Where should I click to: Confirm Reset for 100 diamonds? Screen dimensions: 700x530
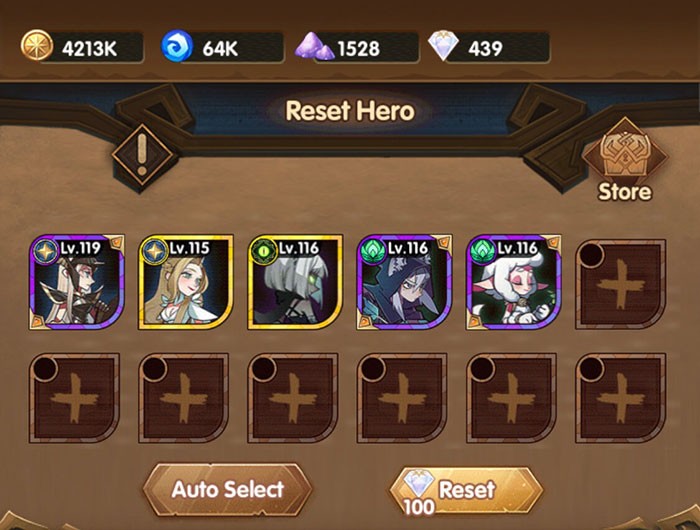point(466,490)
